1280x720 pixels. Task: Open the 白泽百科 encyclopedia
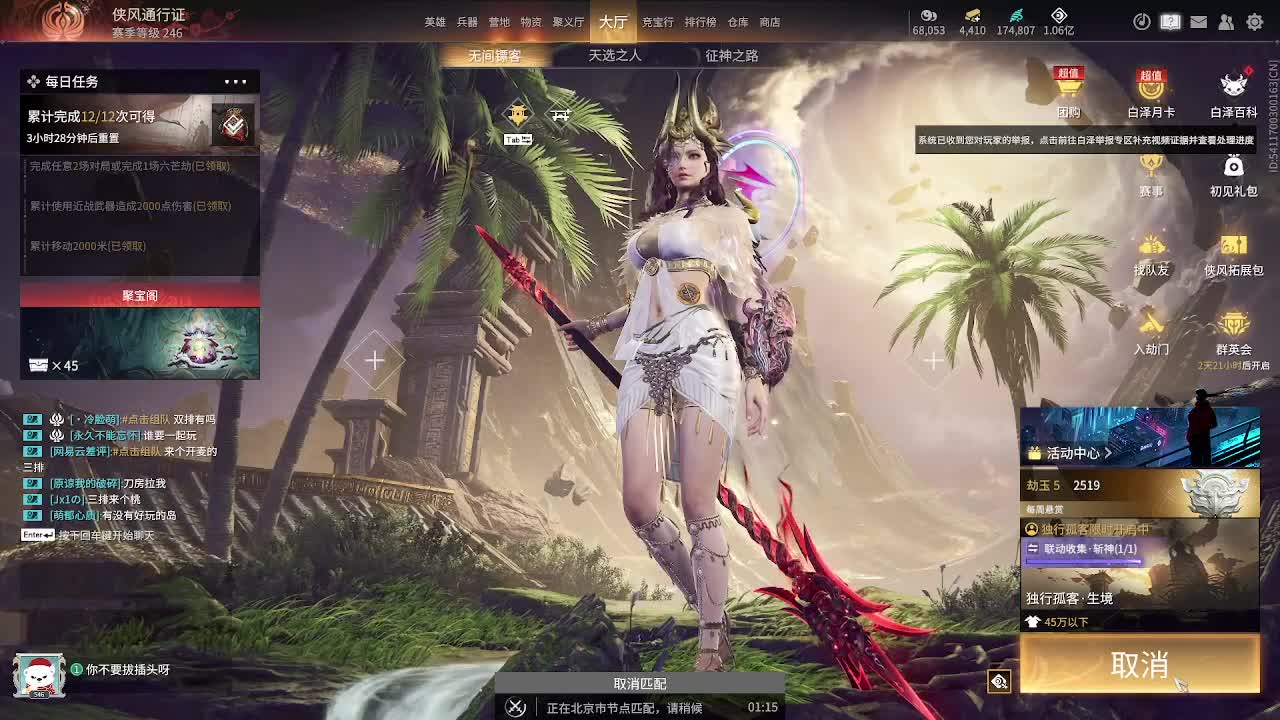pyautogui.click(x=1233, y=95)
